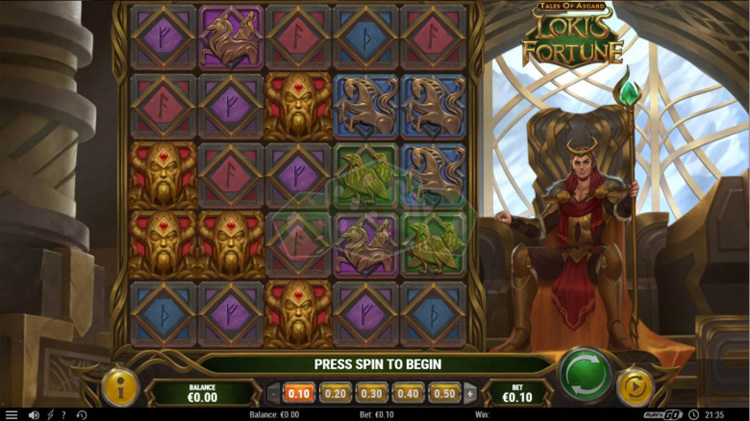750x421 pixels.
Task: Open the paytable info button
Action: [120, 388]
